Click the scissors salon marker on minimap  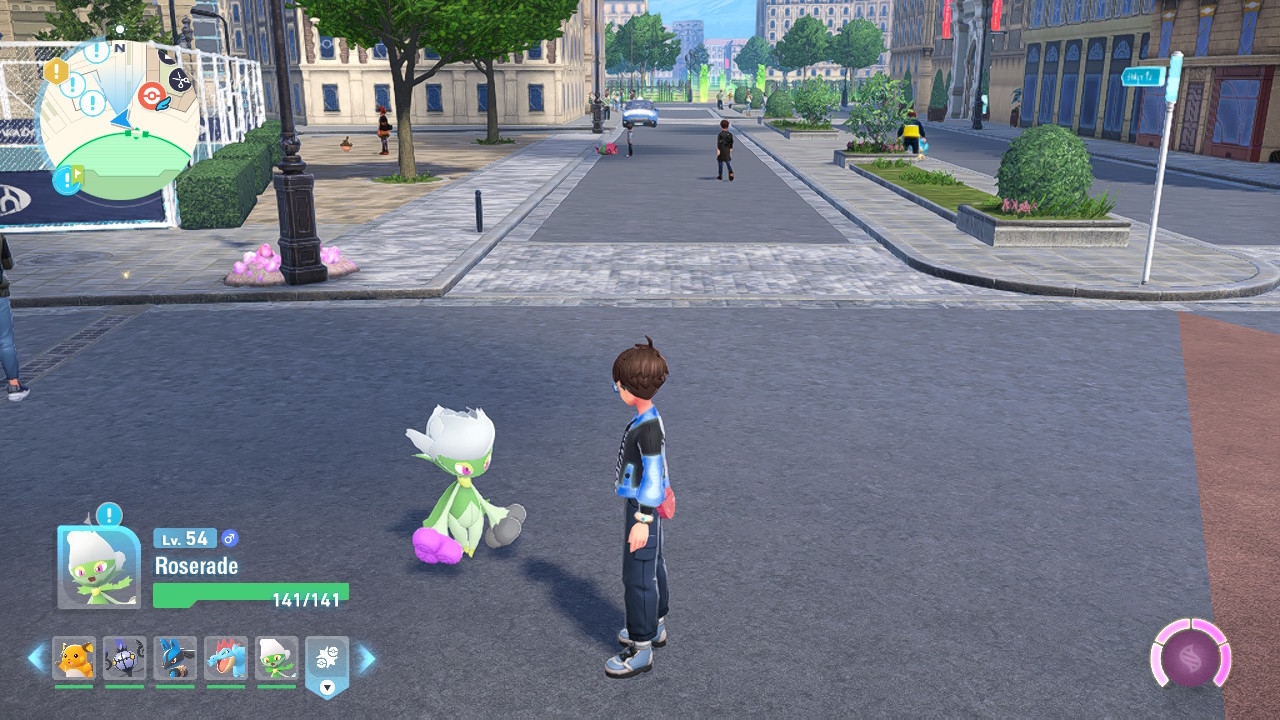[x=180, y=79]
